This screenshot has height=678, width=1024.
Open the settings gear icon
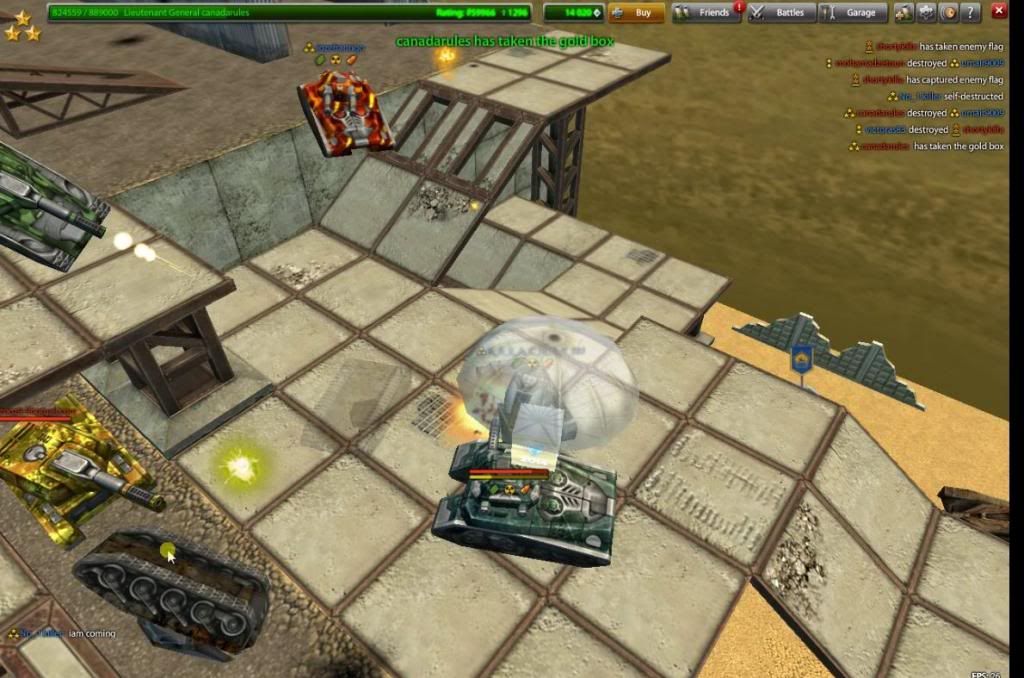[x=926, y=13]
